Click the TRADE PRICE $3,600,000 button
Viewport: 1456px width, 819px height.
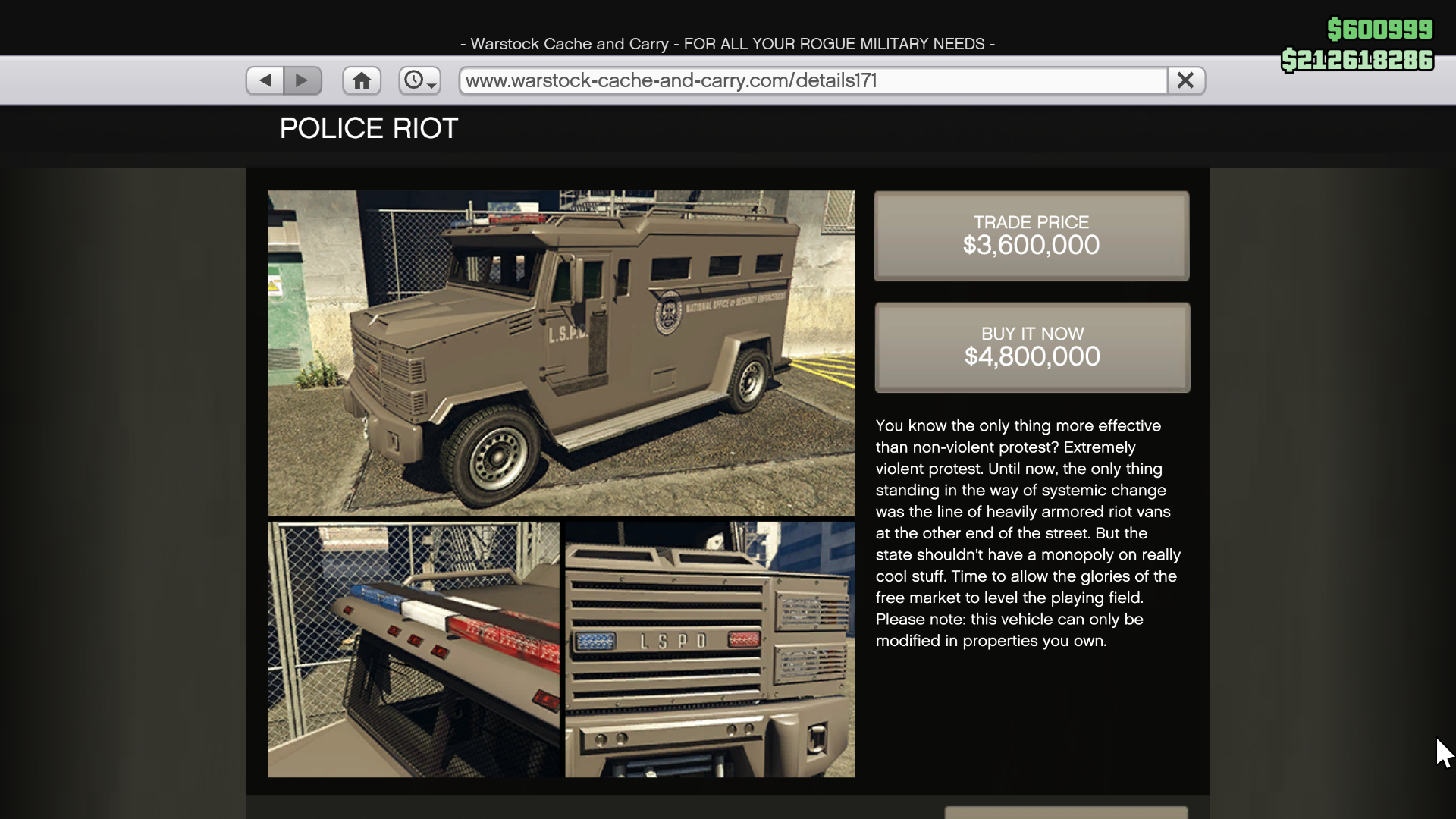tap(1031, 236)
